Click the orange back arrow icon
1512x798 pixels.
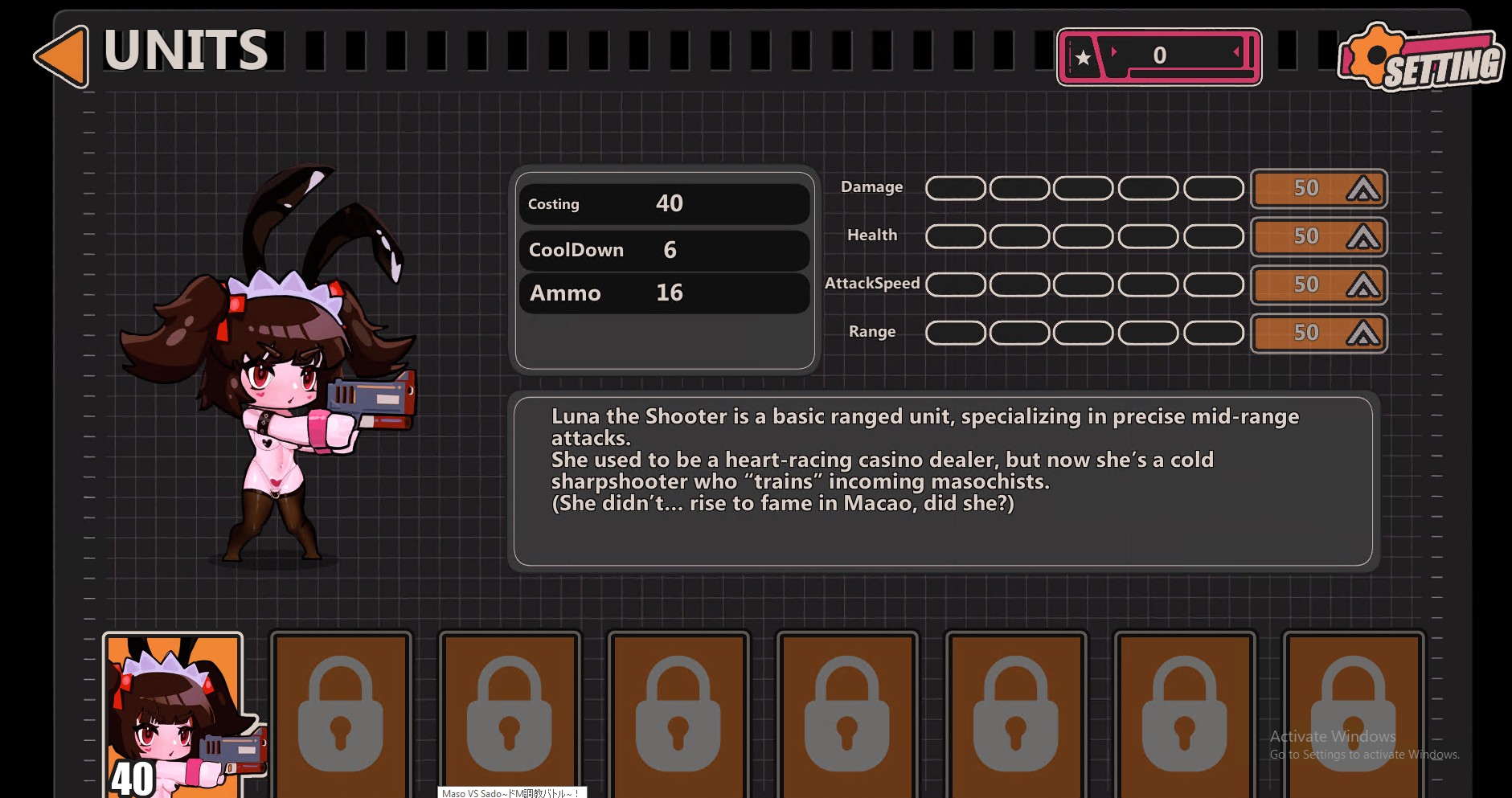click(x=60, y=55)
